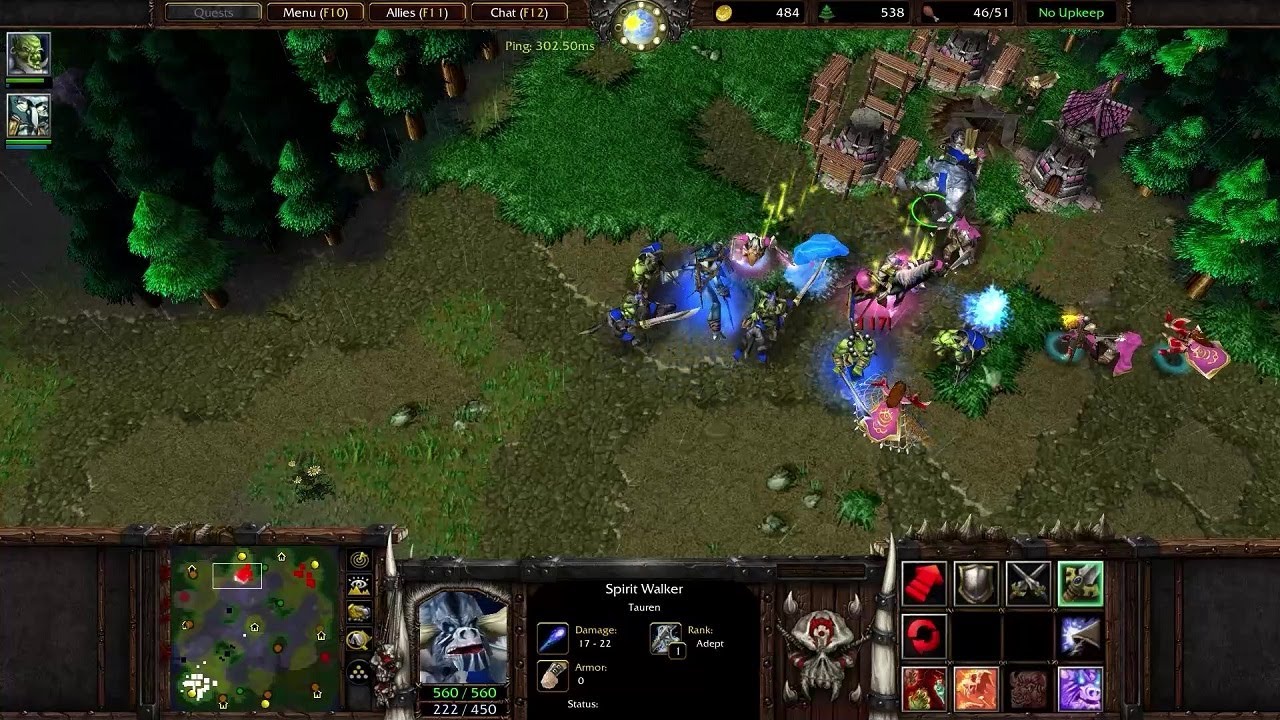1280x720 pixels.
Task: Select the Stop command shield icon
Action: coord(976,584)
